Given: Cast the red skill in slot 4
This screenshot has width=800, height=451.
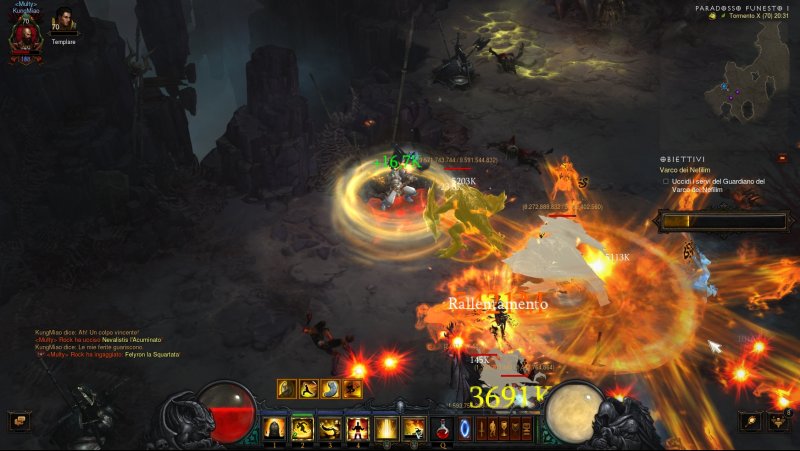Looking at the screenshot, I should (x=358, y=429).
